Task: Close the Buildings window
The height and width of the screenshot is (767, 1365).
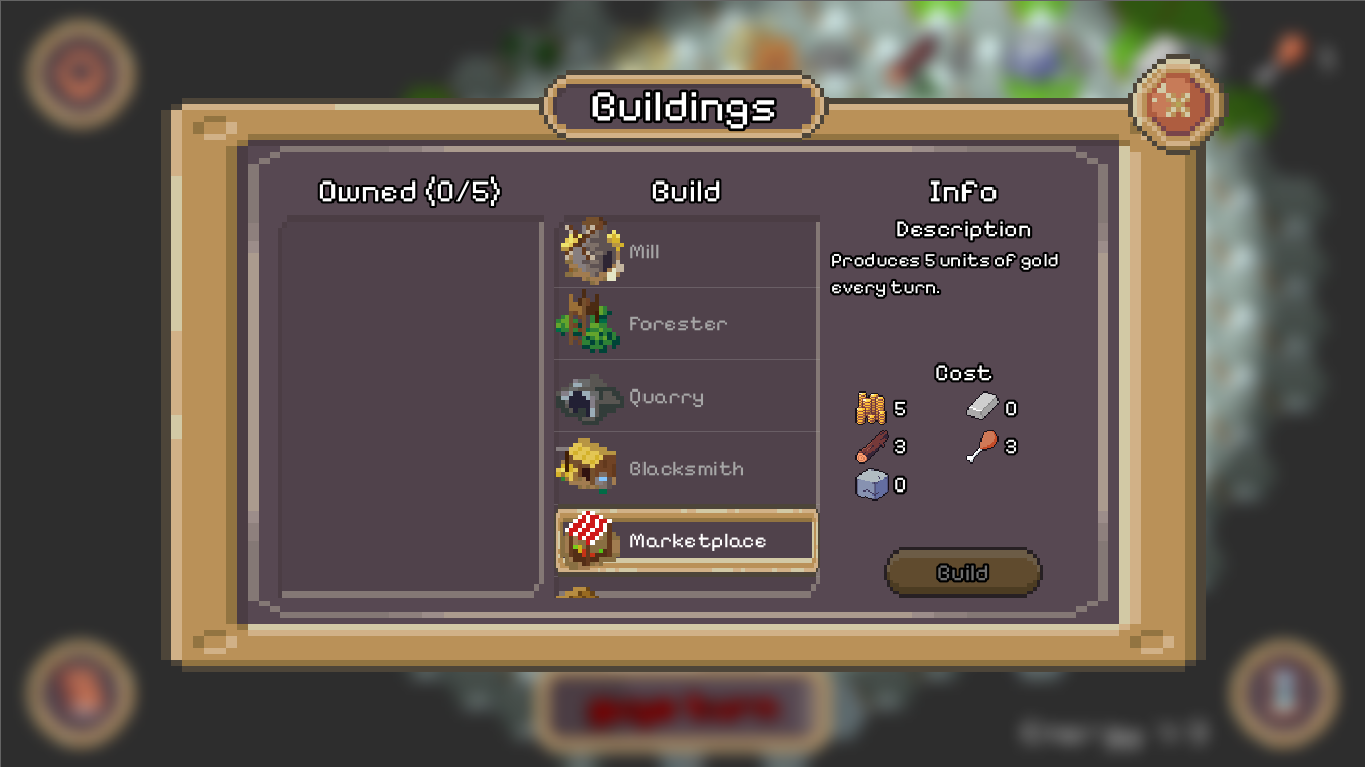Action: 1177,103
